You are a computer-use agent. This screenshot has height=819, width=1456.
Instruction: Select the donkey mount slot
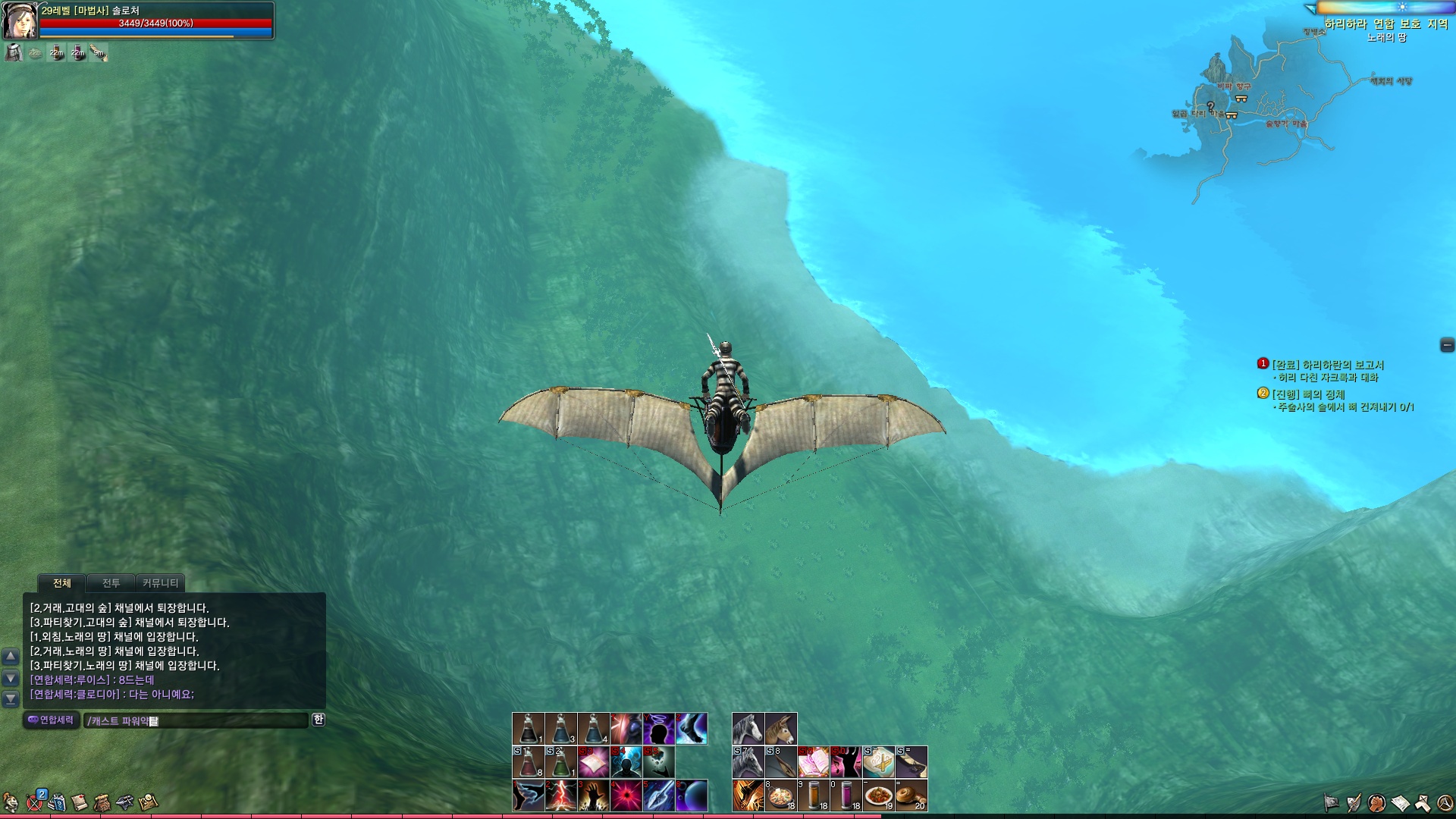[x=780, y=729]
